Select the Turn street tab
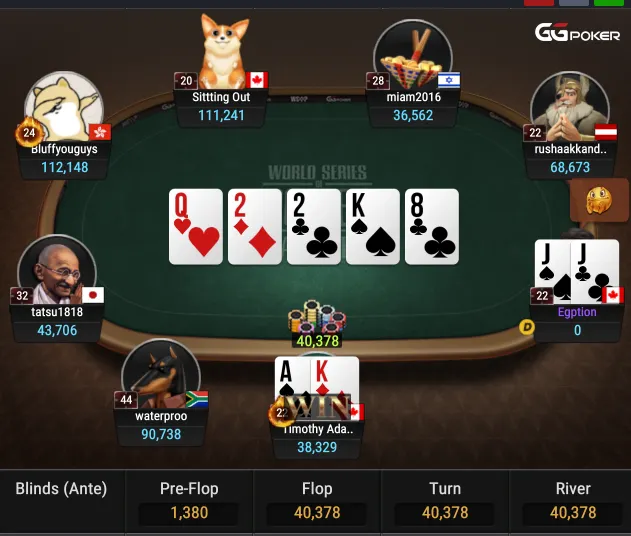631x536 pixels. click(x=445, y=501)
